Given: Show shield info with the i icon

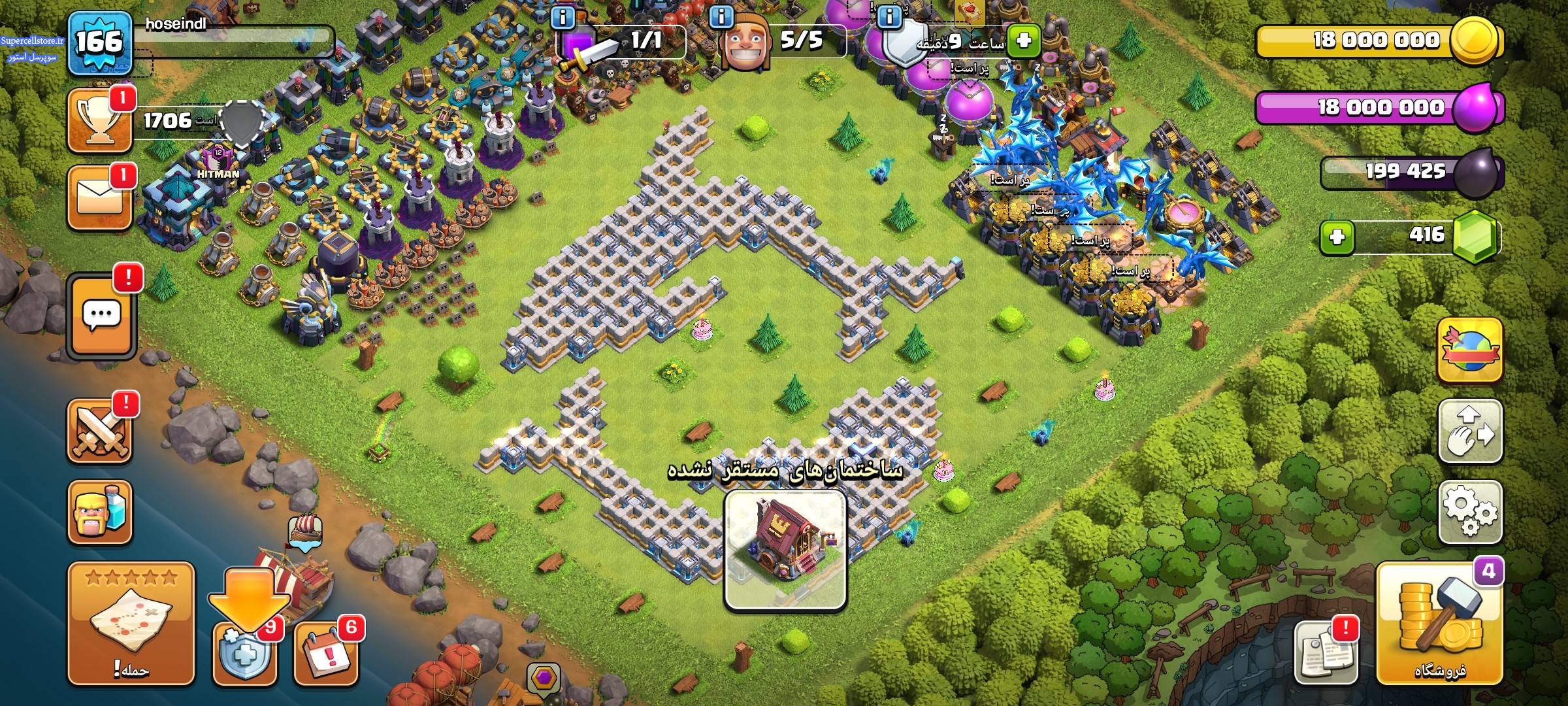Looking at the screenshot, I should coord(889,16).
